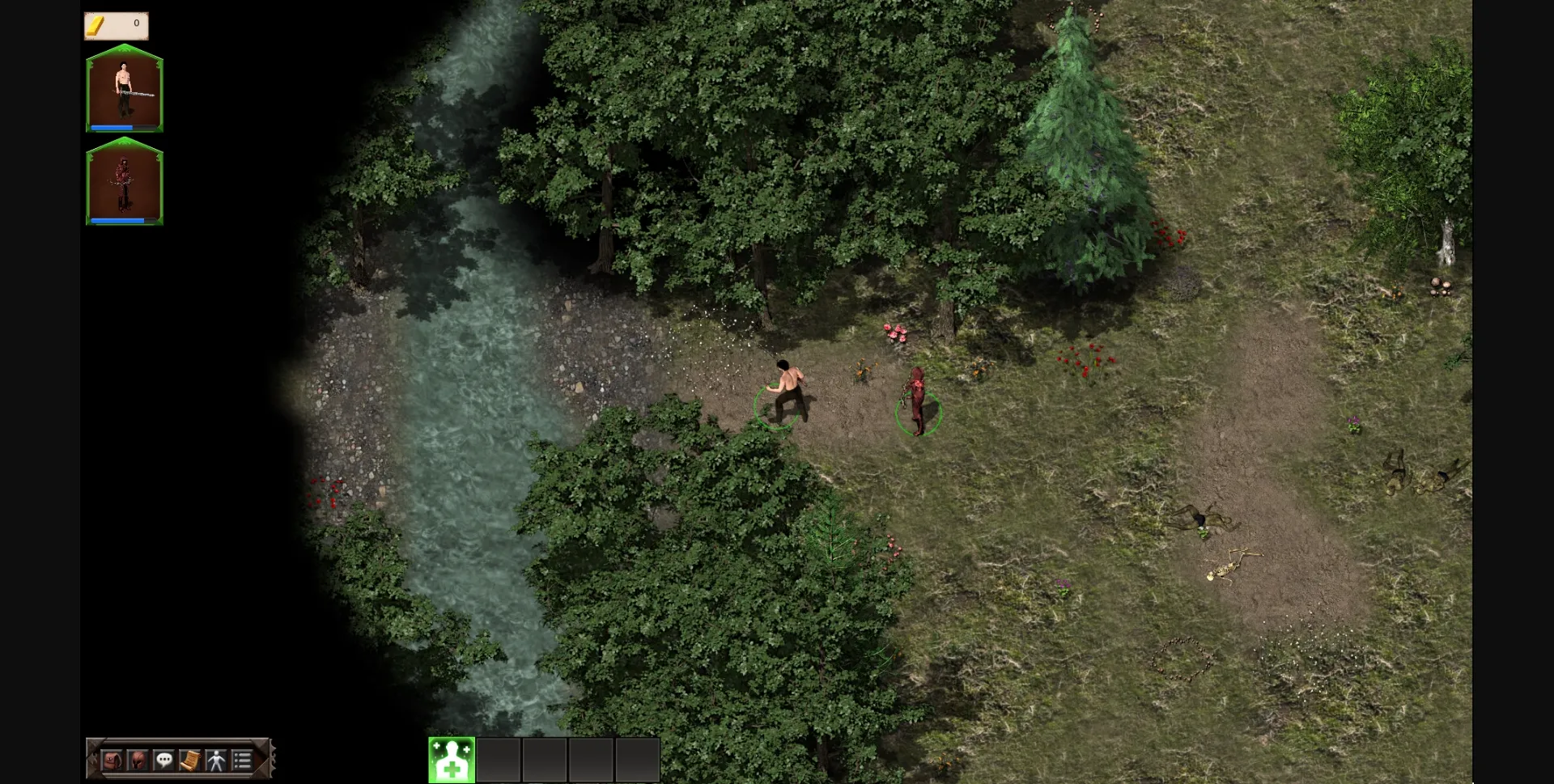
Task: Select the red-armored companion's portrait
Action: pyautogui.click(x=124, y=180)
